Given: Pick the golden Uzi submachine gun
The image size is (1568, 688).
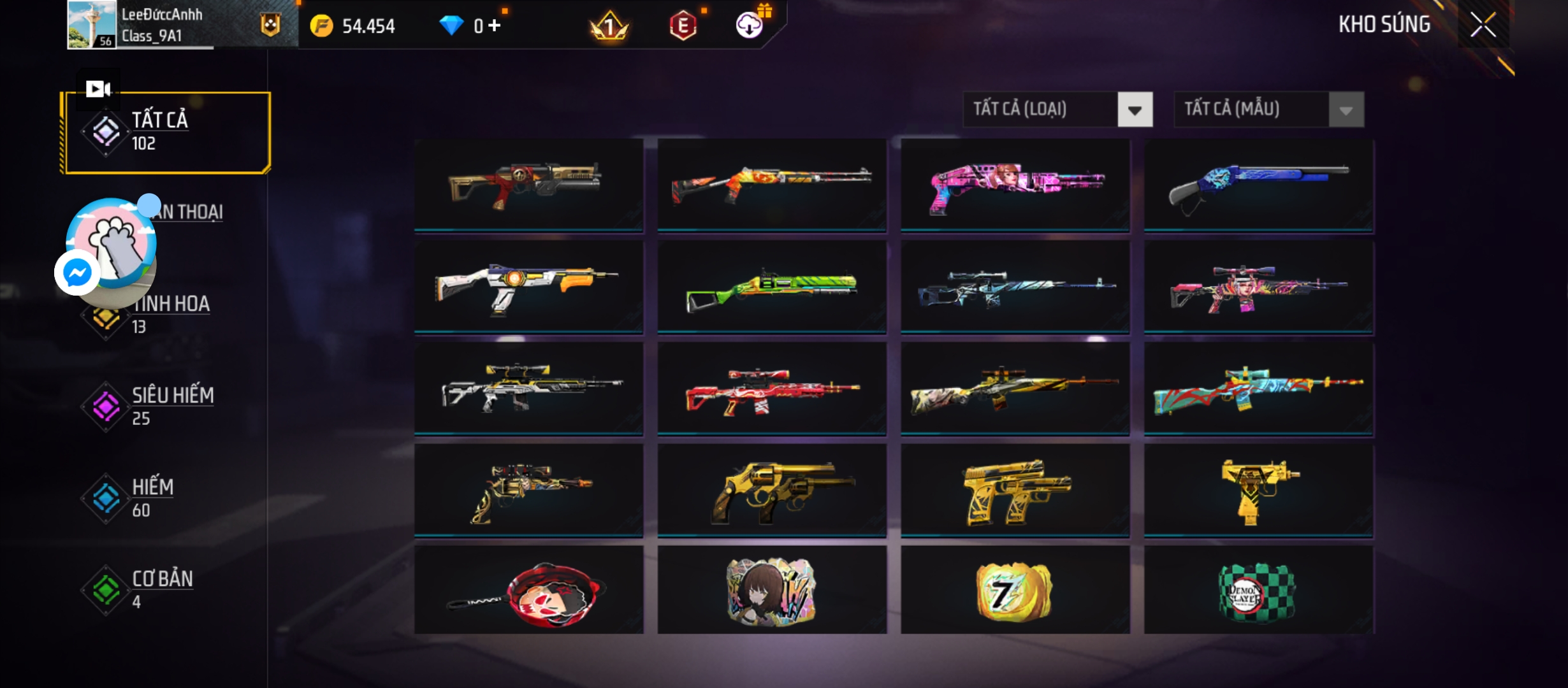Looking at the screenshot, I should pos(1258,491).
